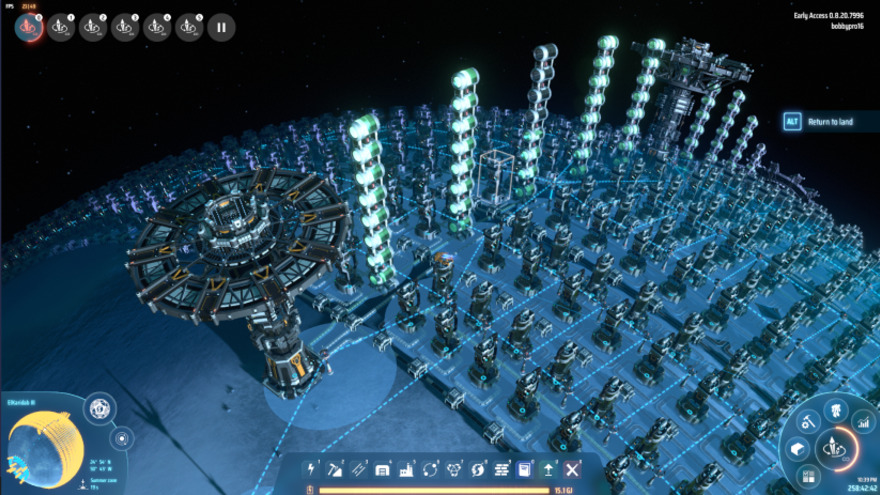Activate the upgrade arrow tool
Viewport: 880px width, 495px height.
[548, 469]
